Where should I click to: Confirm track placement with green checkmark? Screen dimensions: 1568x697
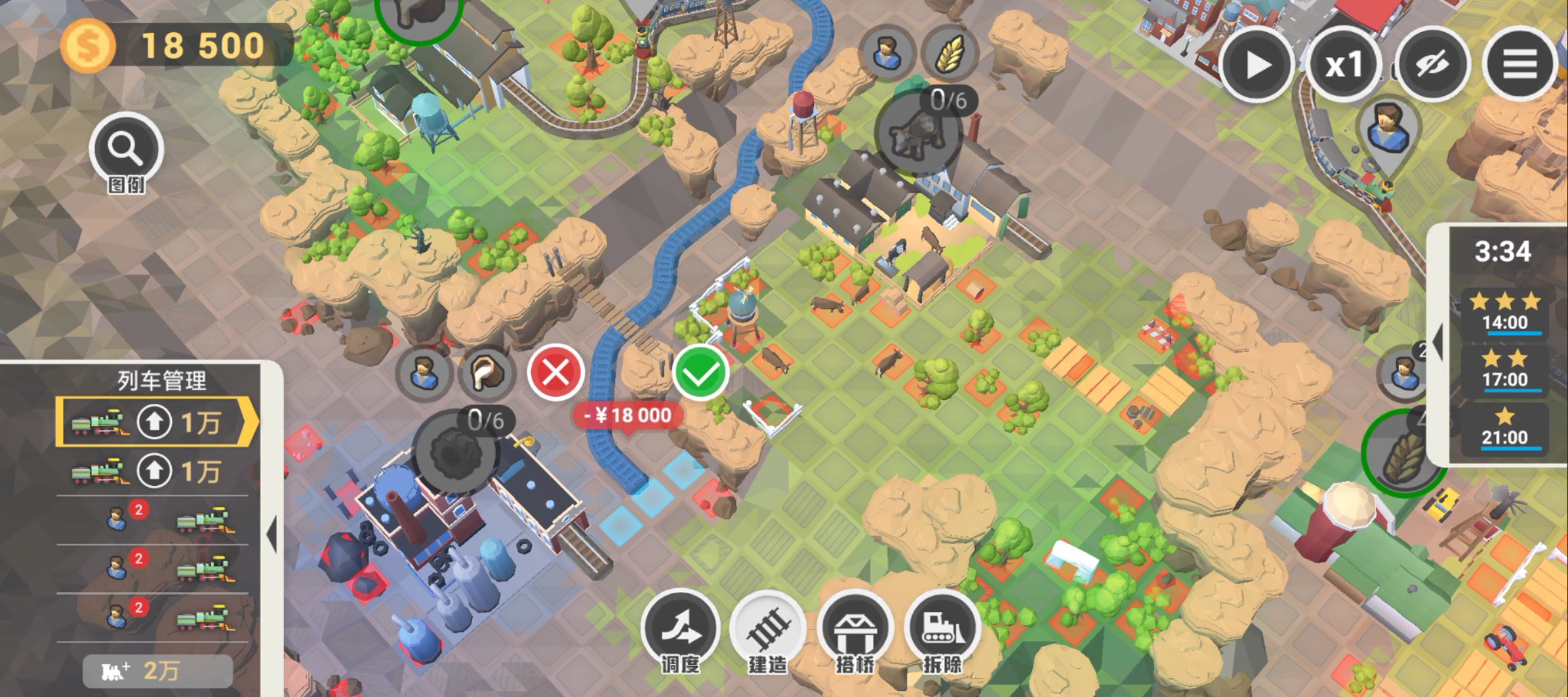[700, 373]
